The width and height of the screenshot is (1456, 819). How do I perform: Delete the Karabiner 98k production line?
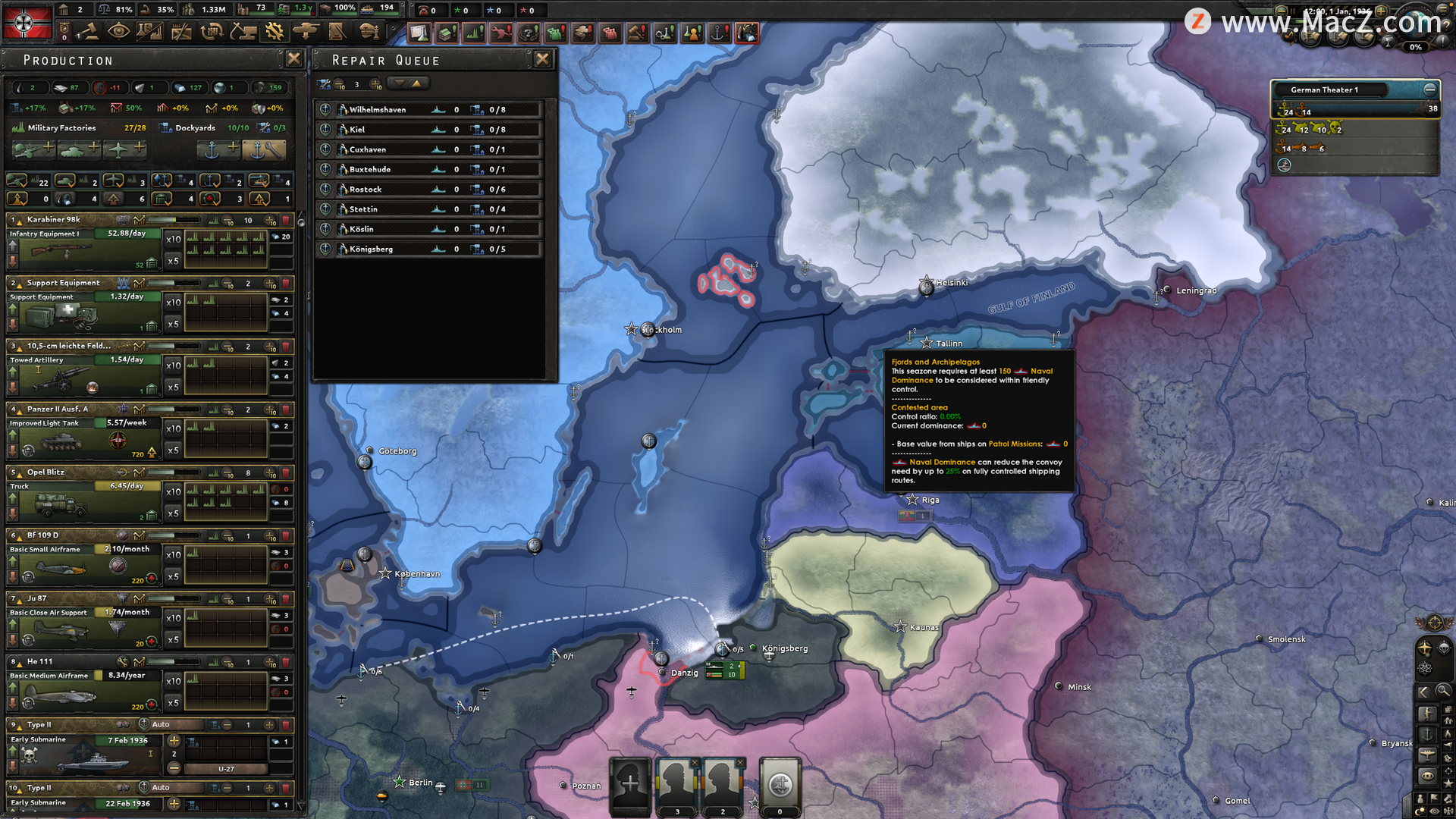(x=286, y=221)
